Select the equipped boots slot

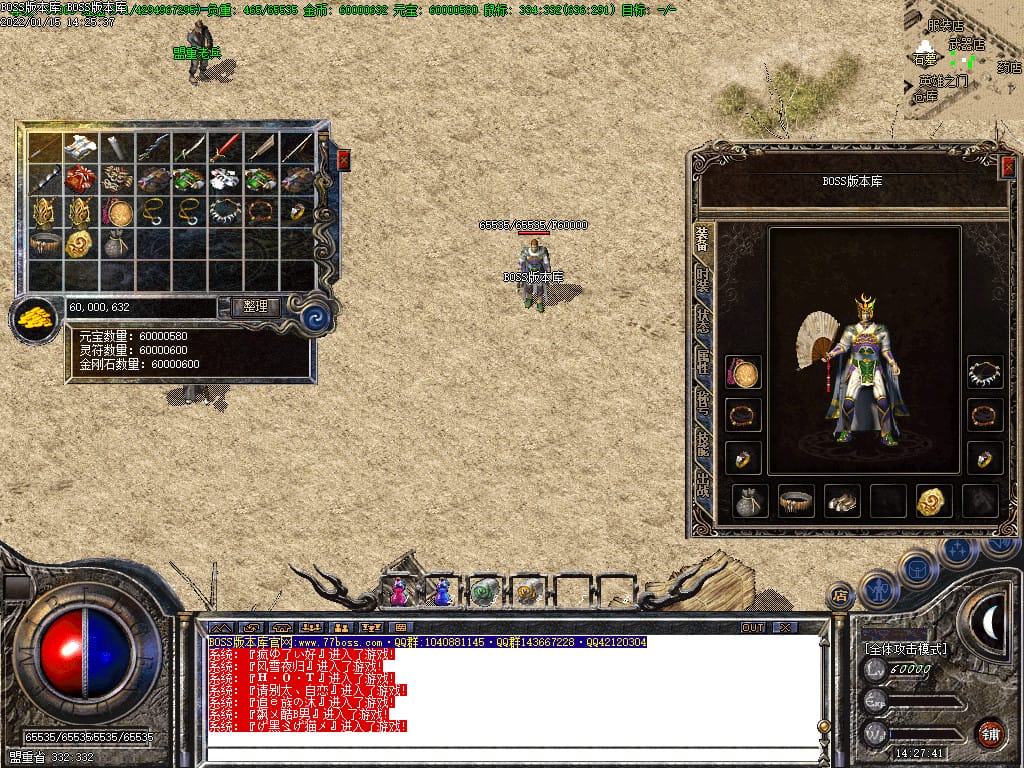(842, 501)
